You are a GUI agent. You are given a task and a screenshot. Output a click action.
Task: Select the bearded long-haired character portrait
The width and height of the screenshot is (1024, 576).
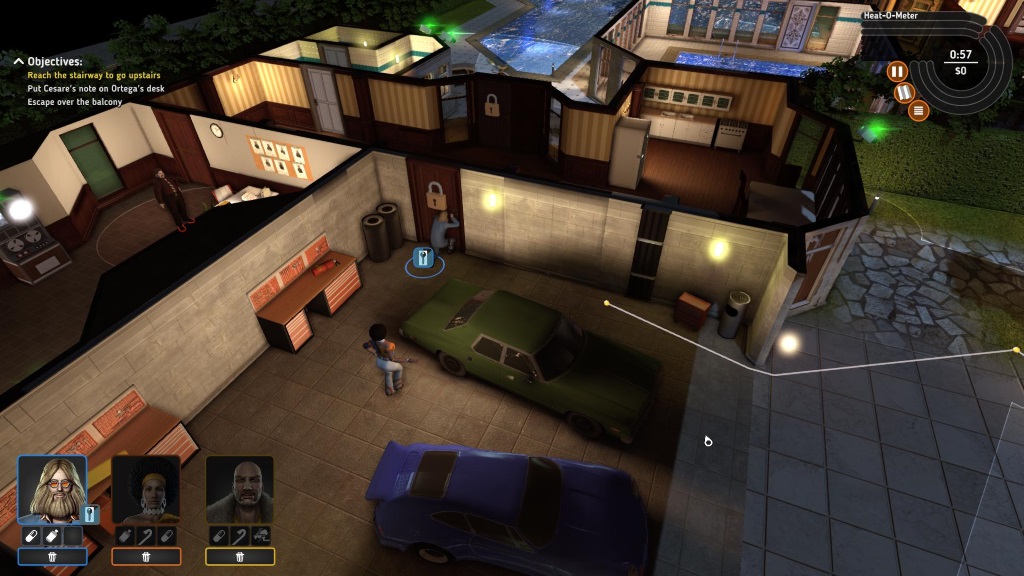pos(52,490)
